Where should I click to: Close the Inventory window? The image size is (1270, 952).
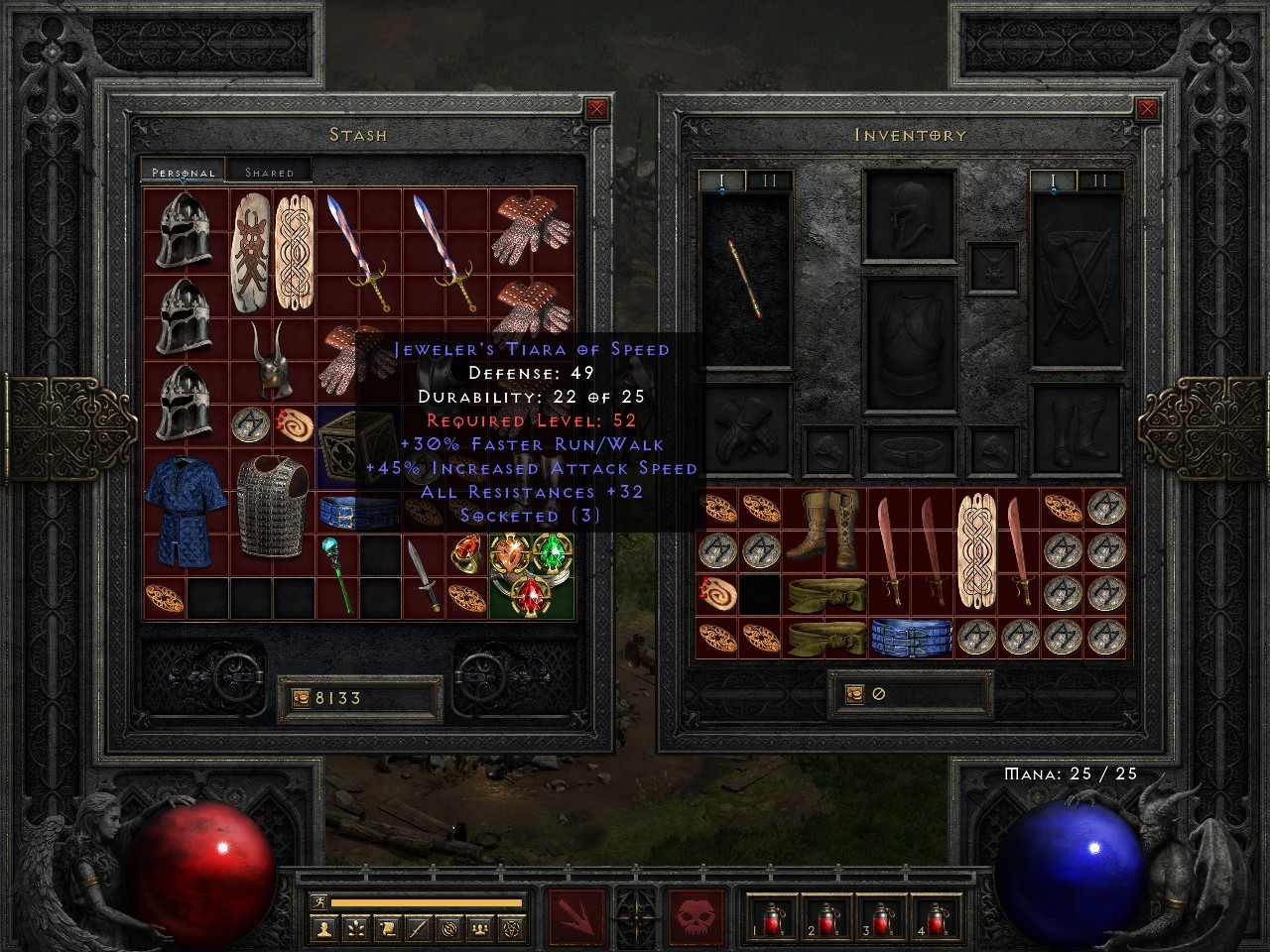pyautogui.click(x=1150, y=107)
